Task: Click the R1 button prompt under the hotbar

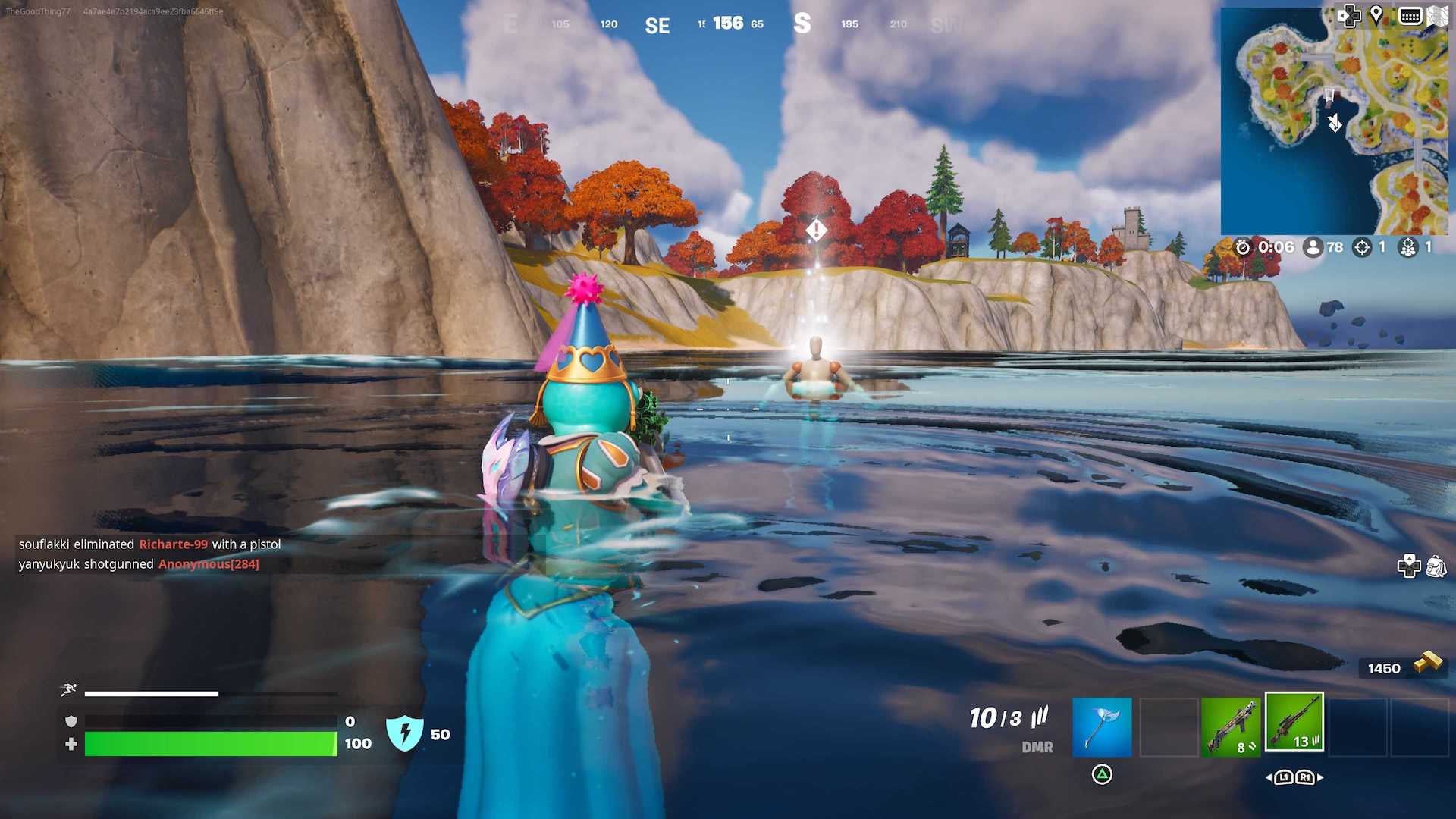Action: tap(1307, 777)
